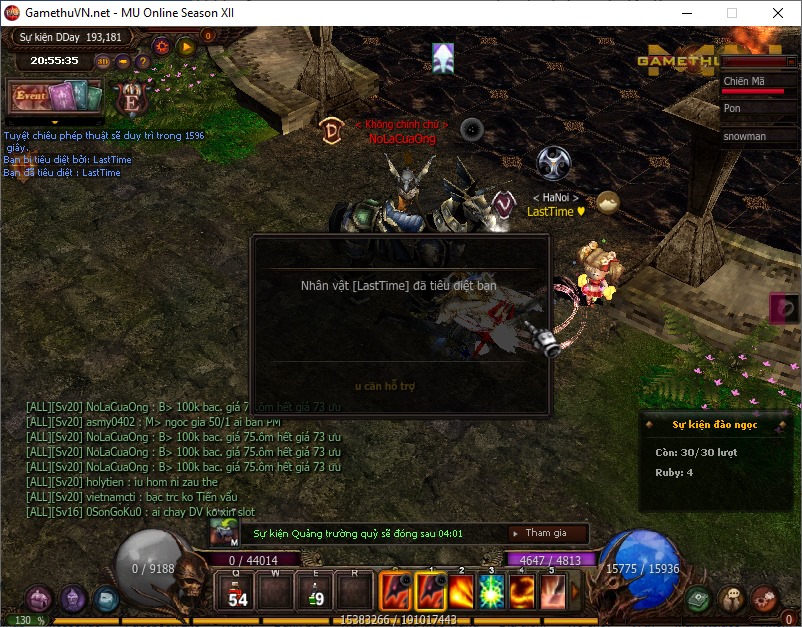
Task: Activate skill number 3 green burst icon
Action: tap(492, 591)
